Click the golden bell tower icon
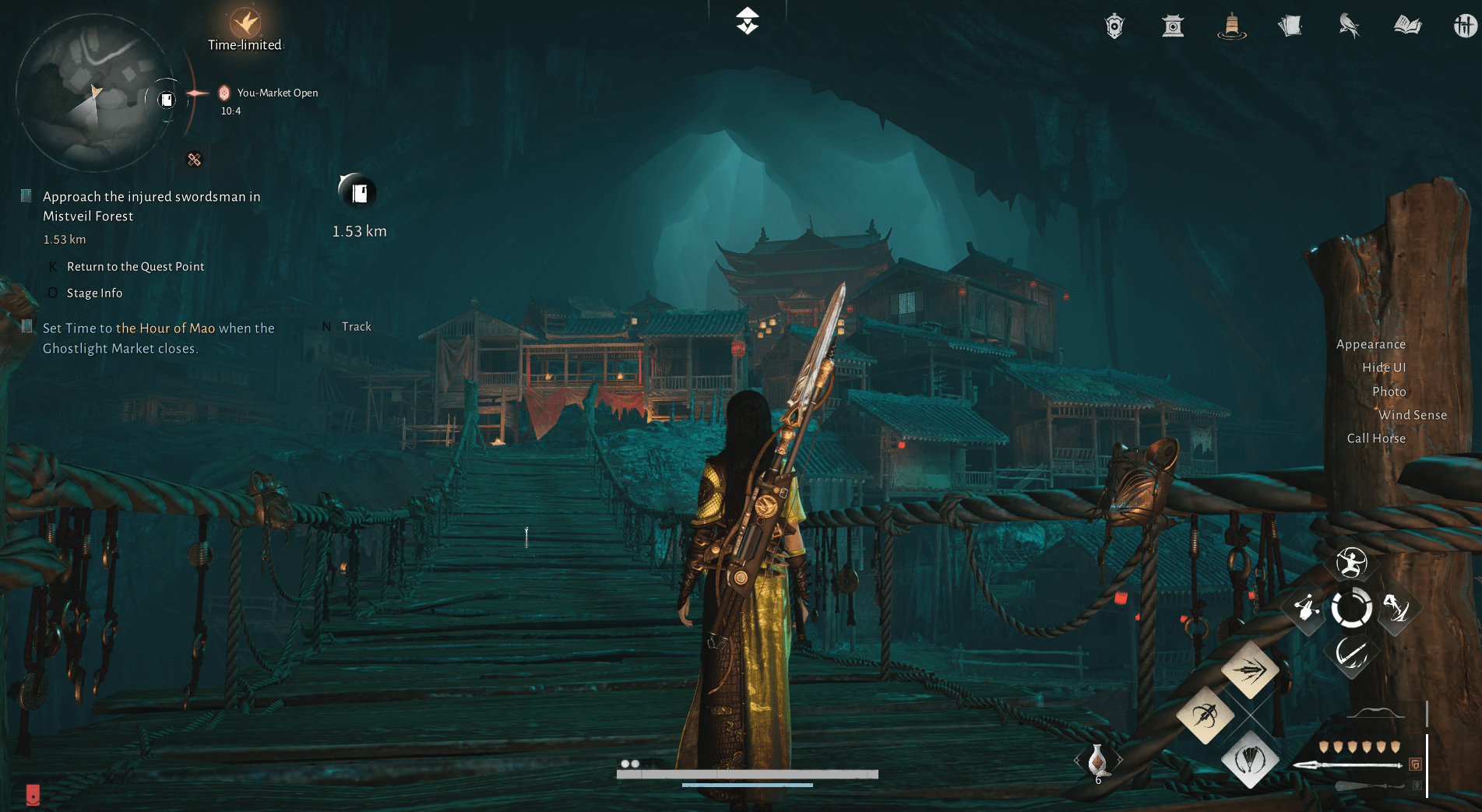This screenshot has width=1482, height=812. 1231,26
